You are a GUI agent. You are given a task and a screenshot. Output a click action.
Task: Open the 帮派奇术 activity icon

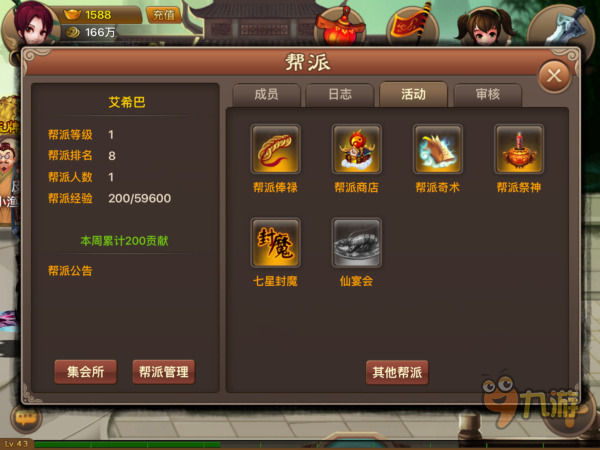tap(438, 150)
